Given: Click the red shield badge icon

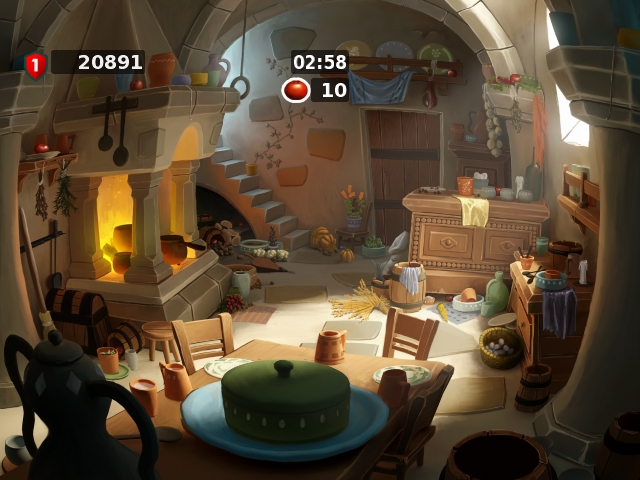Looking at the screenshot, I should point(35,65).
